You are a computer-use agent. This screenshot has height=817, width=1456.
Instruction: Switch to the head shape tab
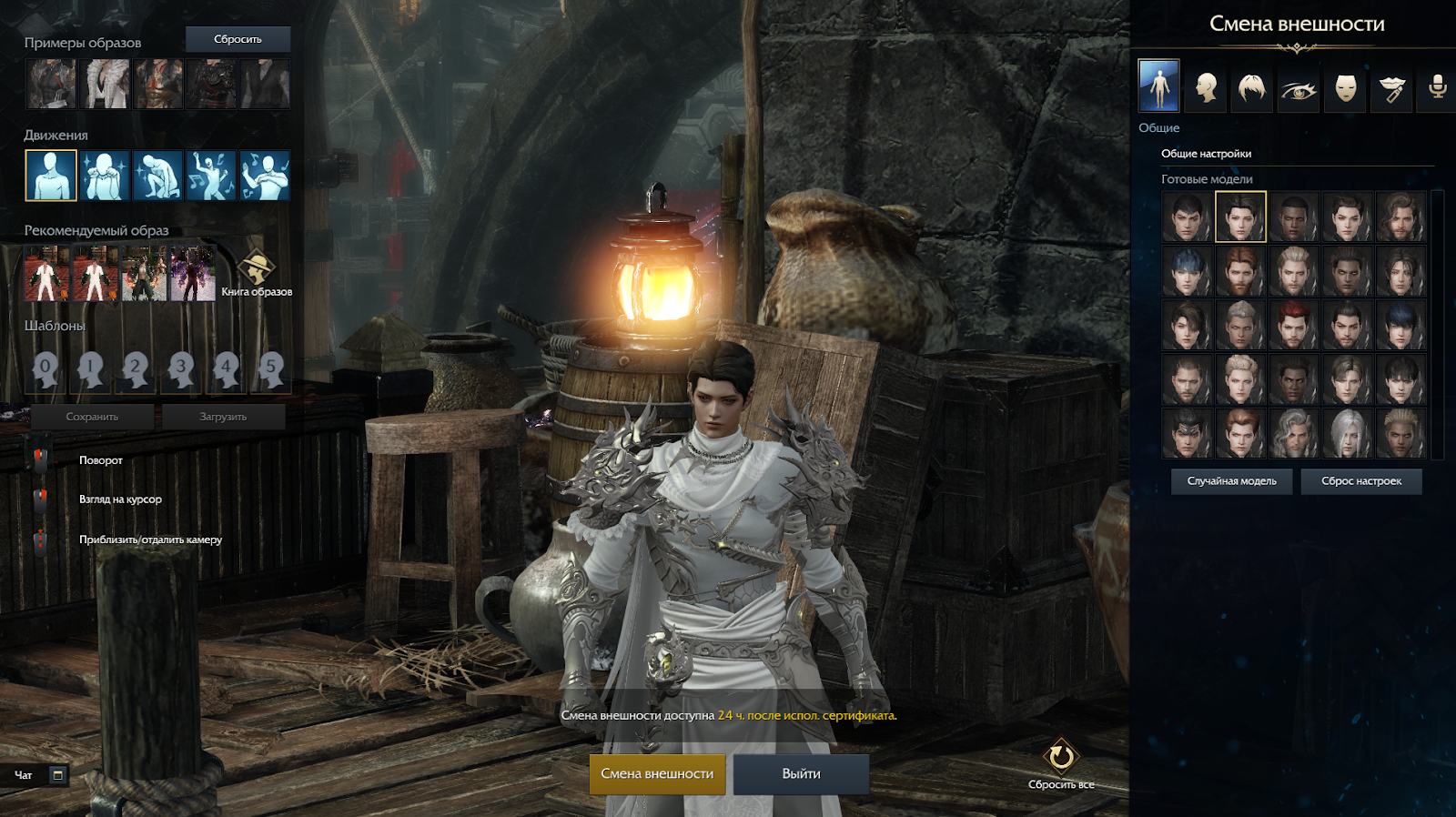click(x=1206, y=88)
